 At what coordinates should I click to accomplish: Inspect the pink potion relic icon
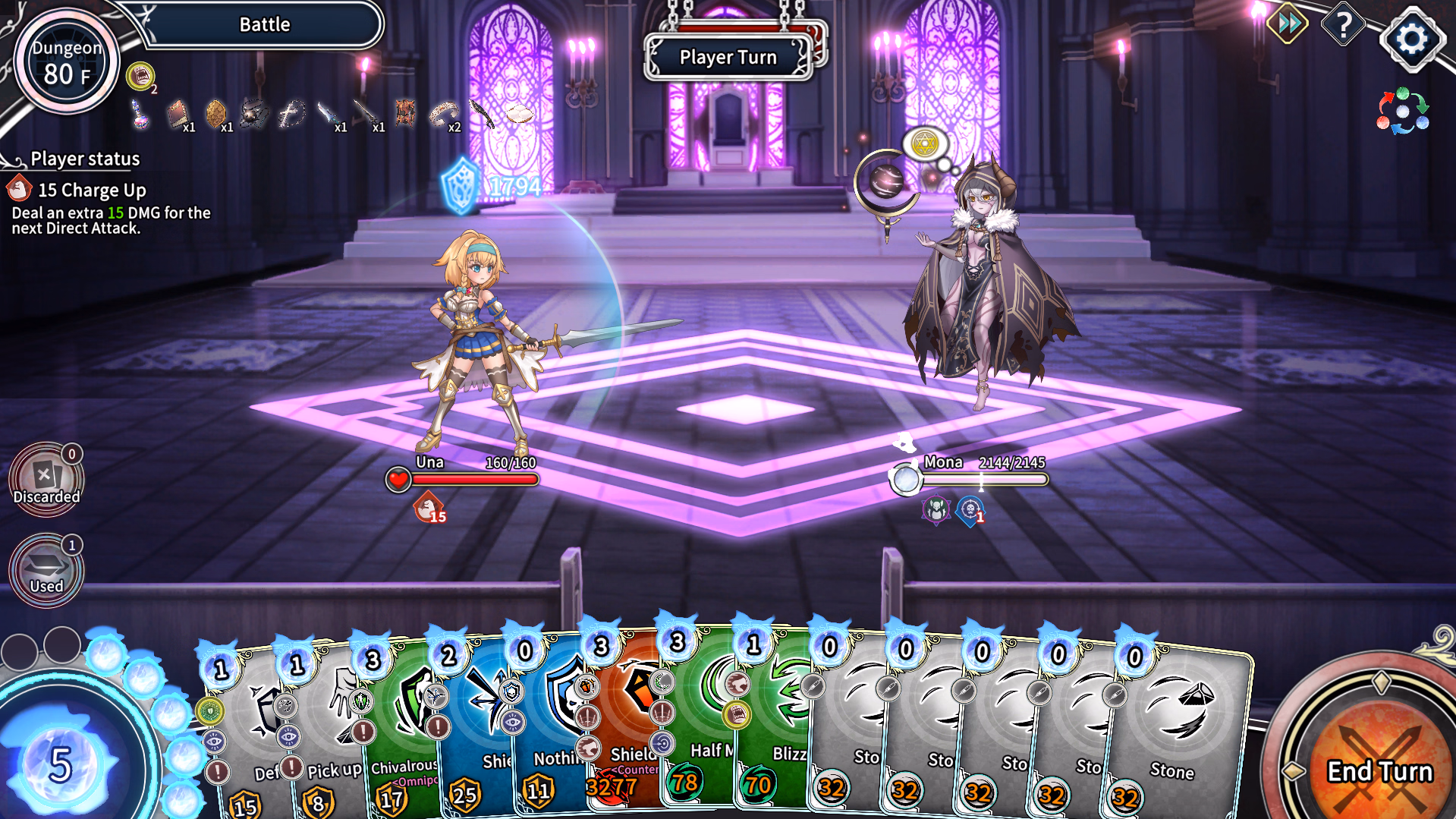click(140, 115)
